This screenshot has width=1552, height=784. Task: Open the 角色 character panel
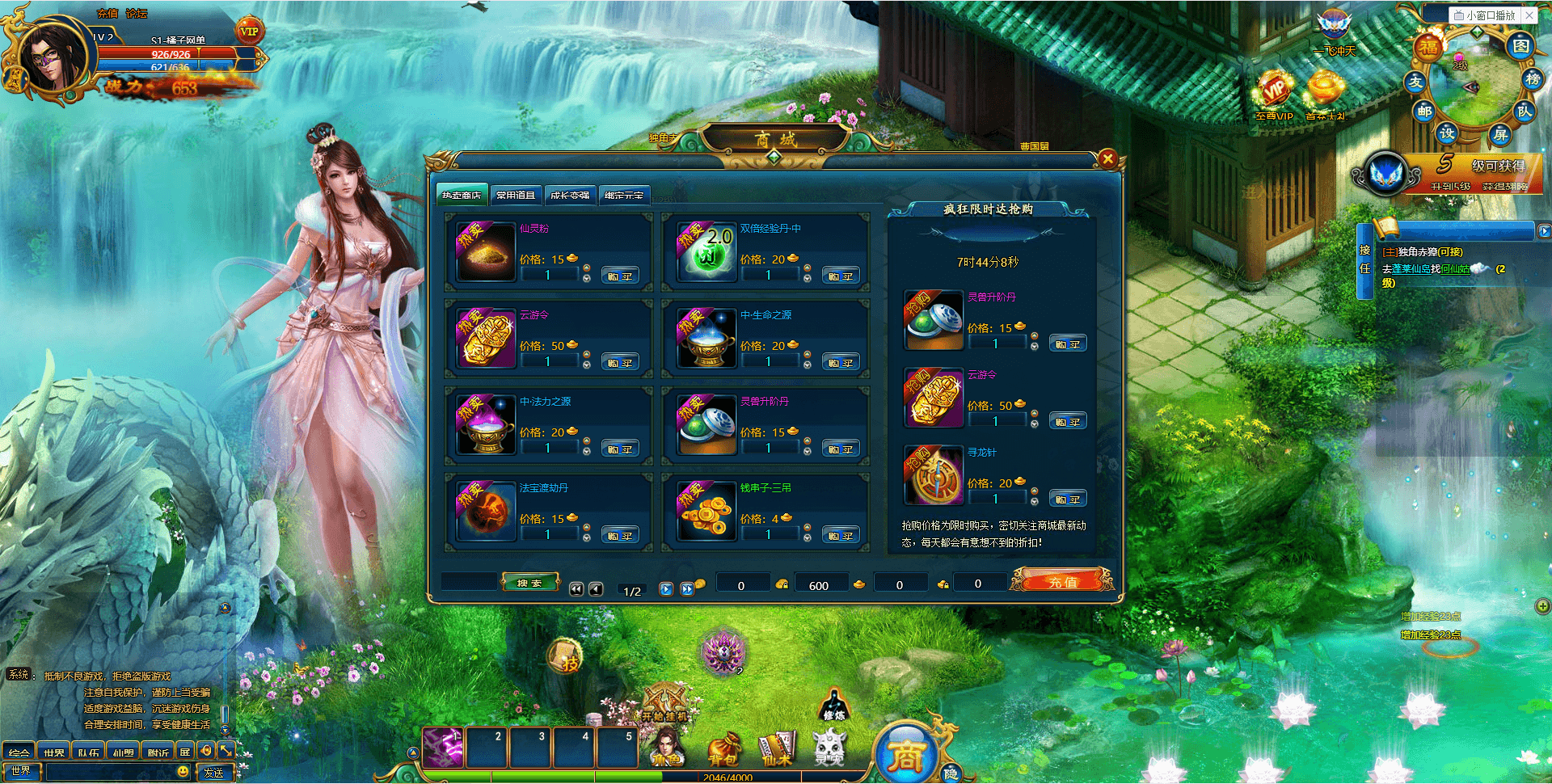[668, 749]
